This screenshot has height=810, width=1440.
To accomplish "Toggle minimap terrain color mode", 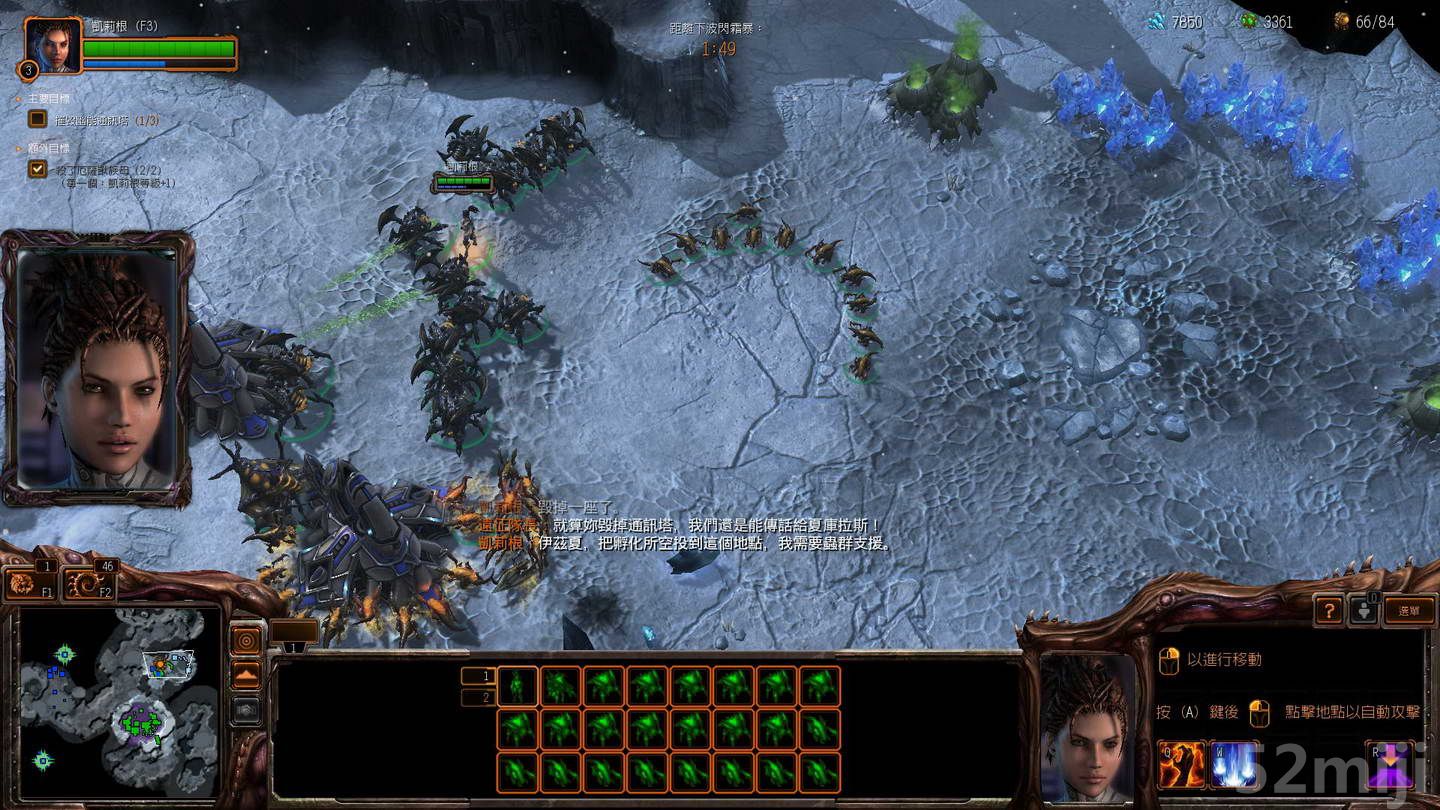I will 247,673.
